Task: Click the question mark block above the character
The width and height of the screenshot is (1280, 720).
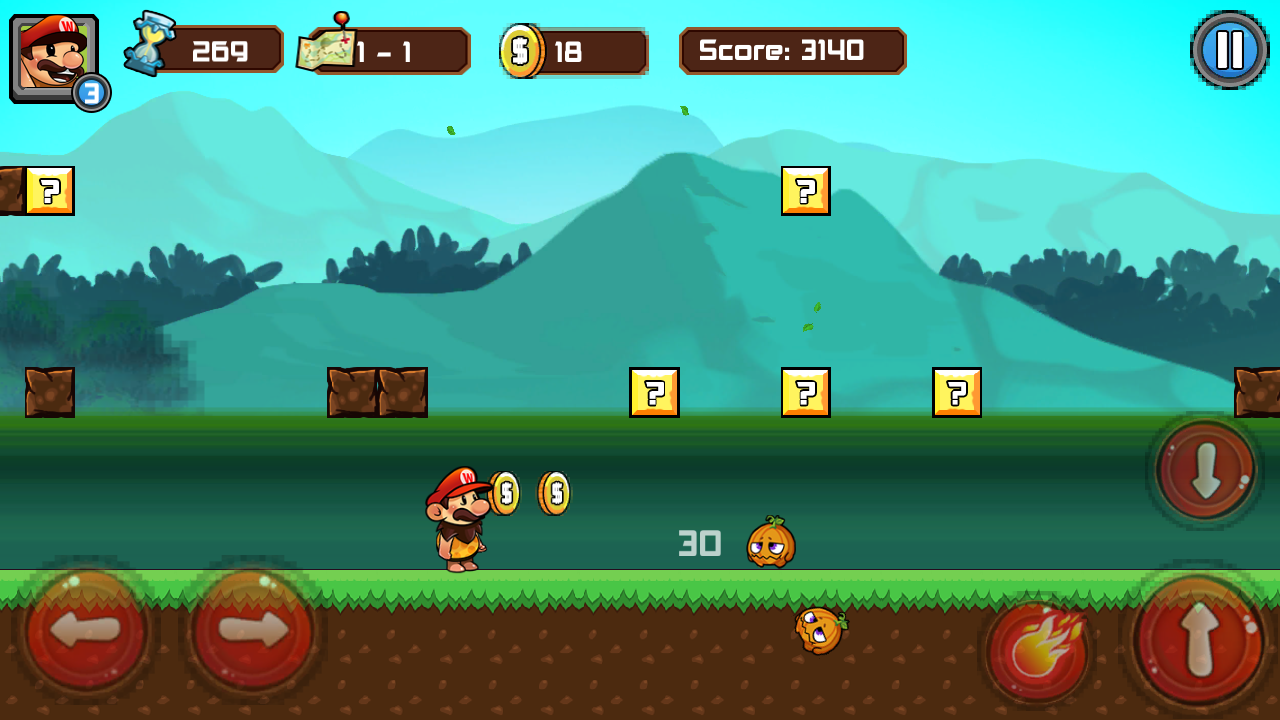Action: tap(655, 392)
